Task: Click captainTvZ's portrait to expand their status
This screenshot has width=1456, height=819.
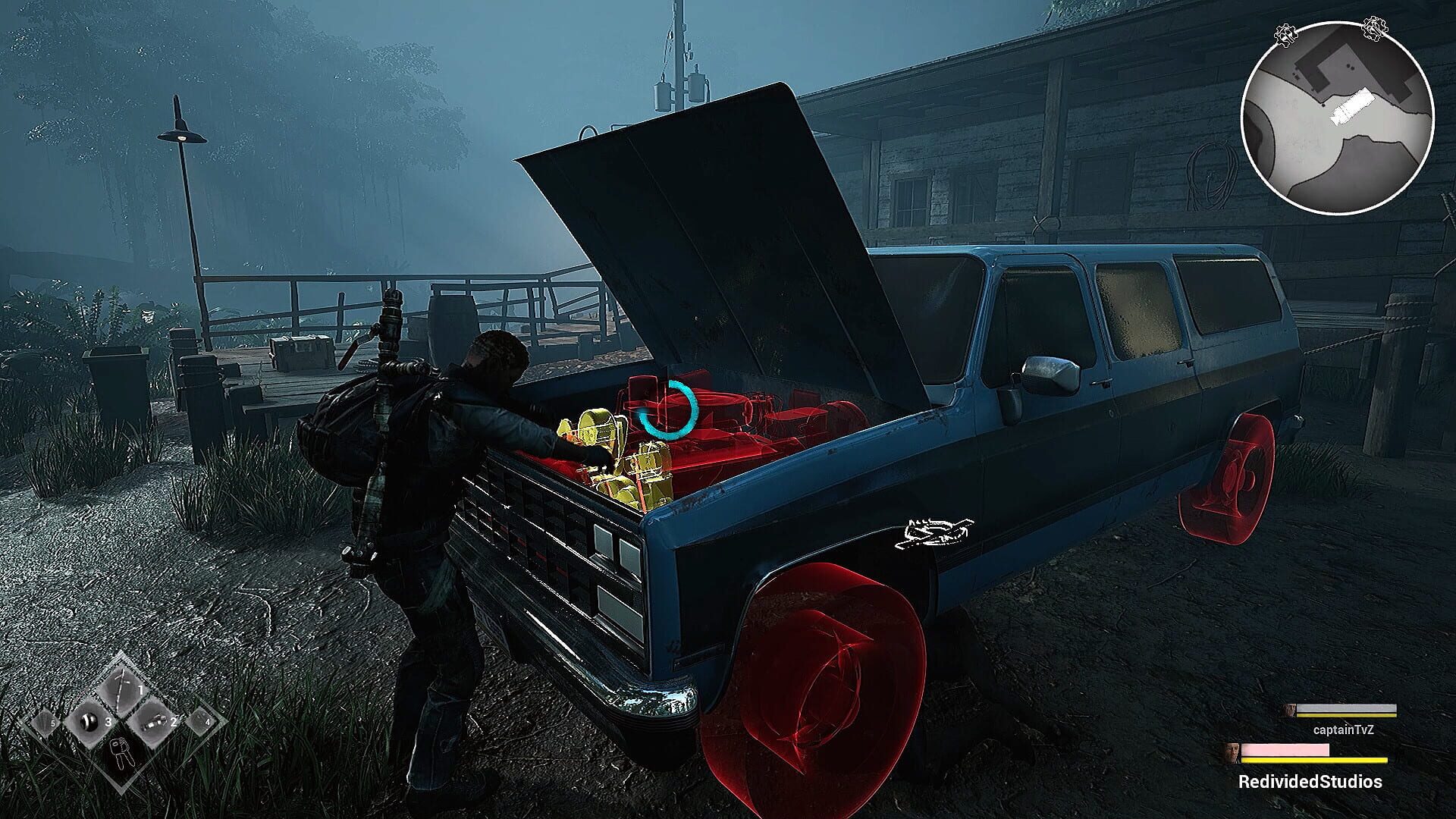Action: 1288,710
